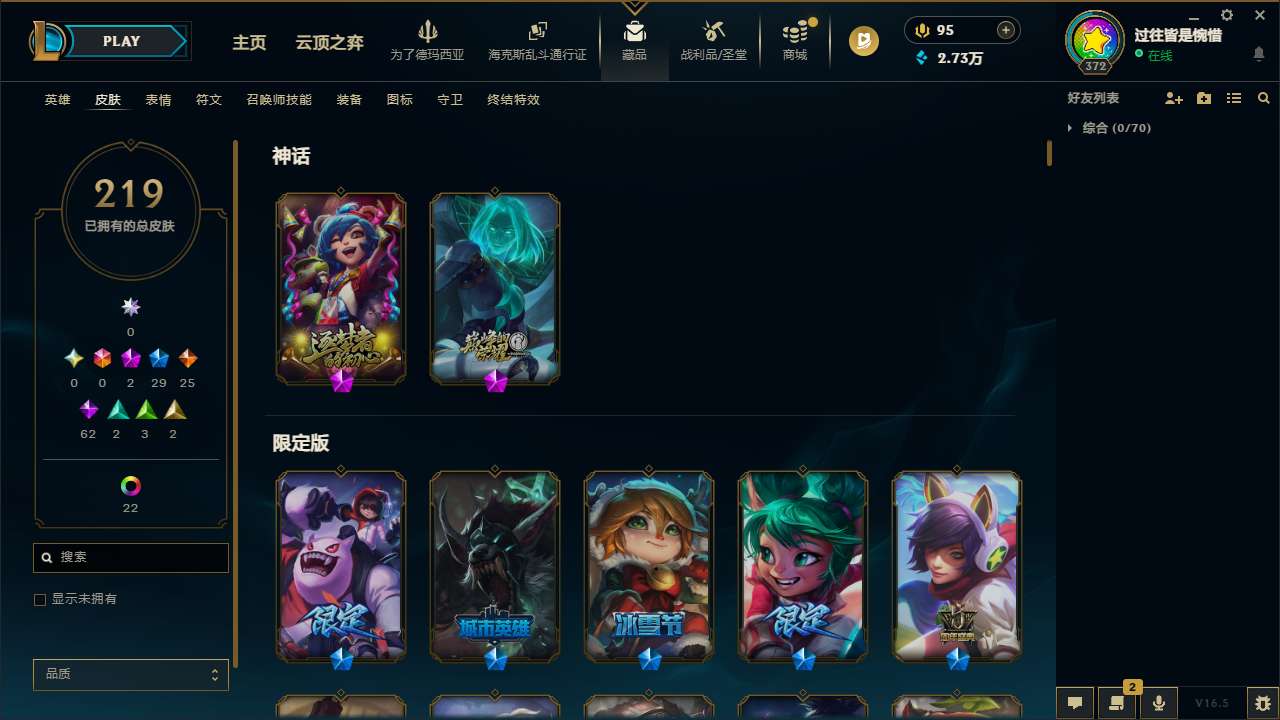Open the 品质 quality dropdown
This screenshot has height=720, width=1280.
click(x=130, y=674)
